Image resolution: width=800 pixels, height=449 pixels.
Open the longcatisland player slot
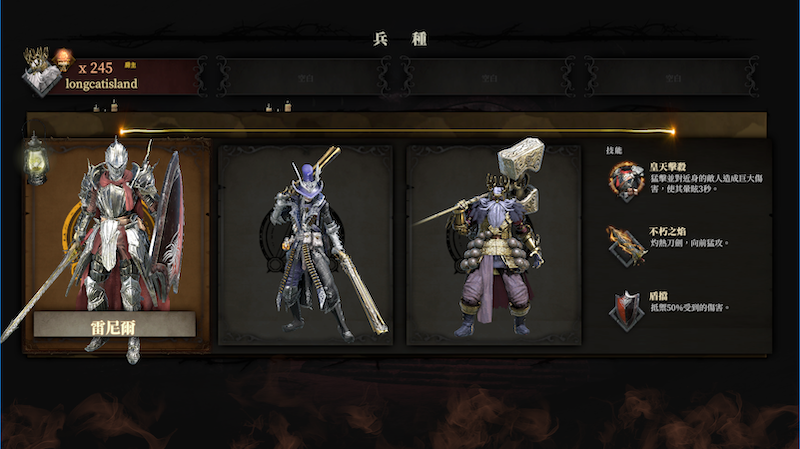(x=110, y=76)
